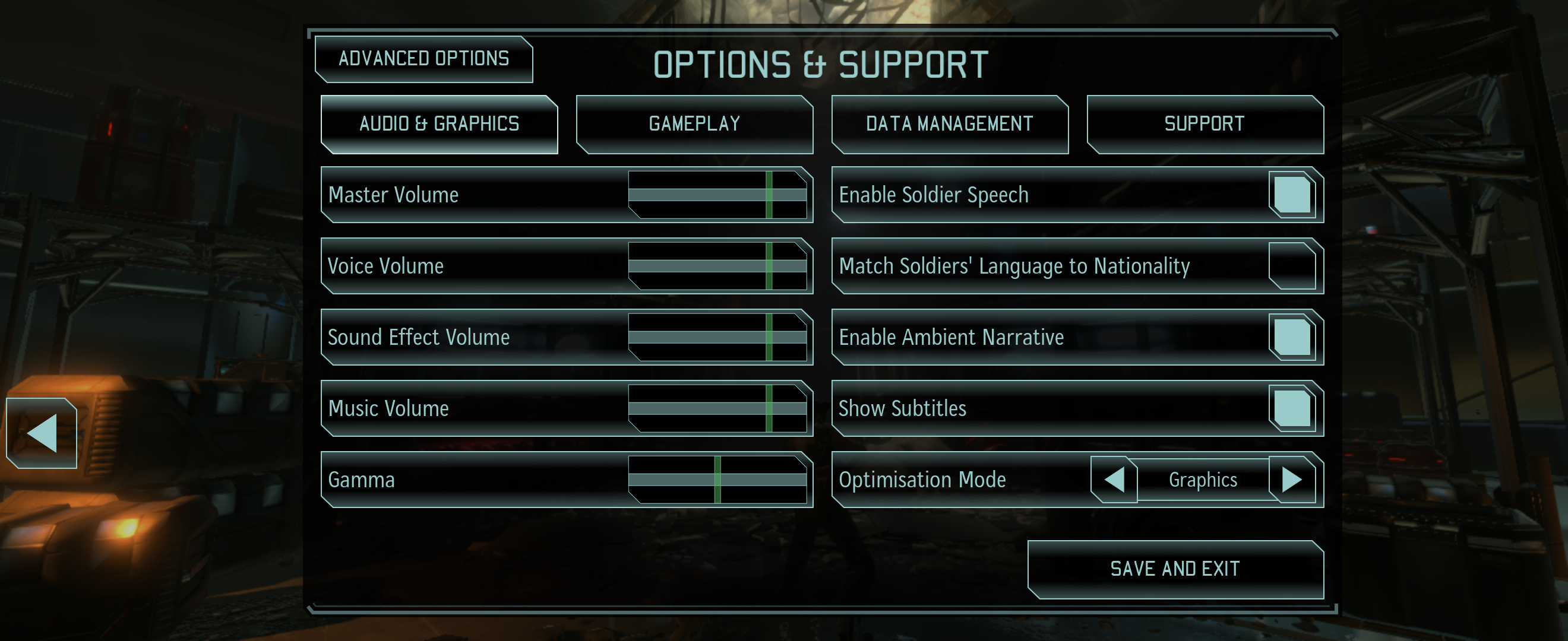
Task: Go back using the left arrow button
Action: point(42,433)
